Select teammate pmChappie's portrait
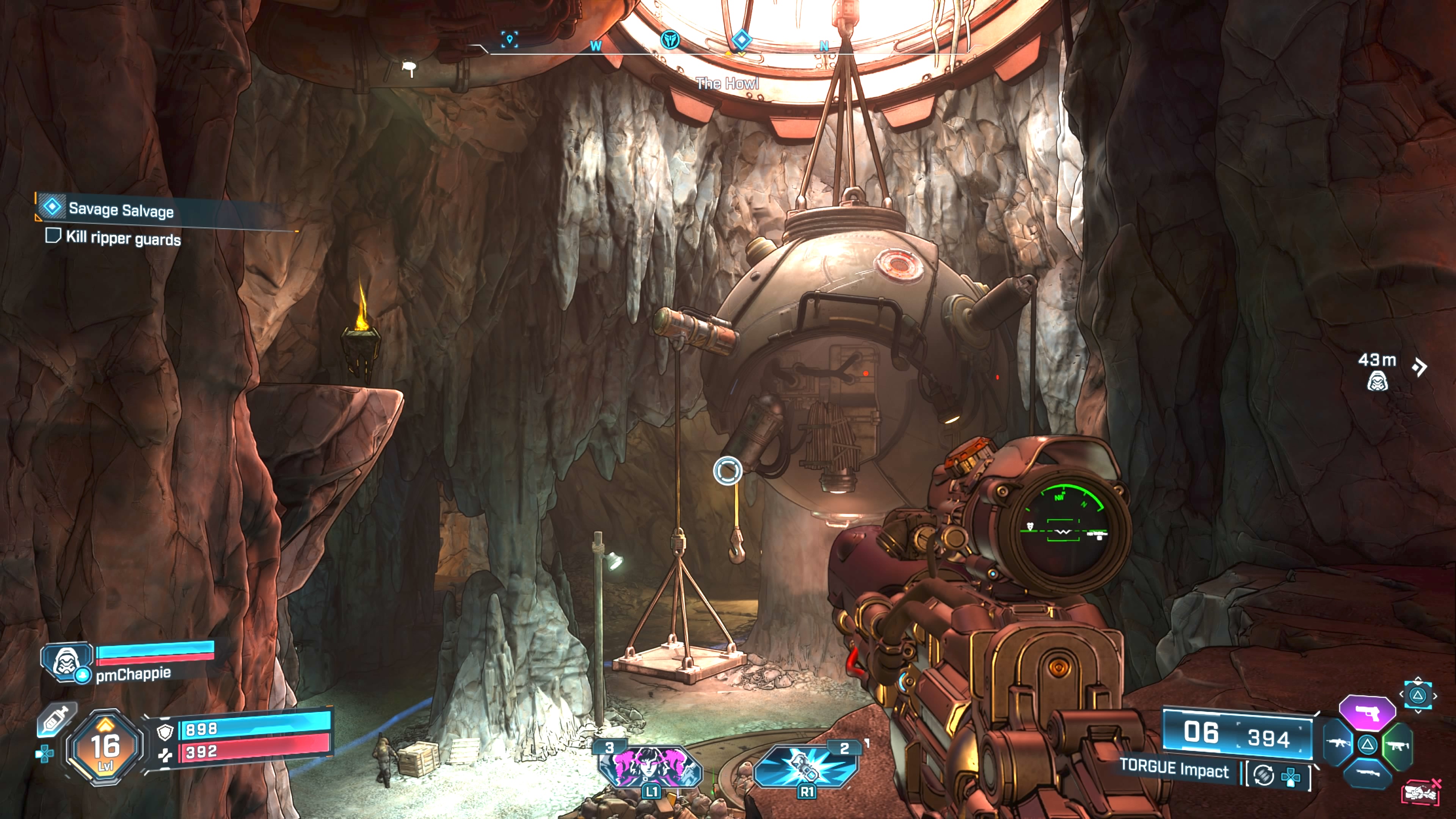 coord(67,661)
